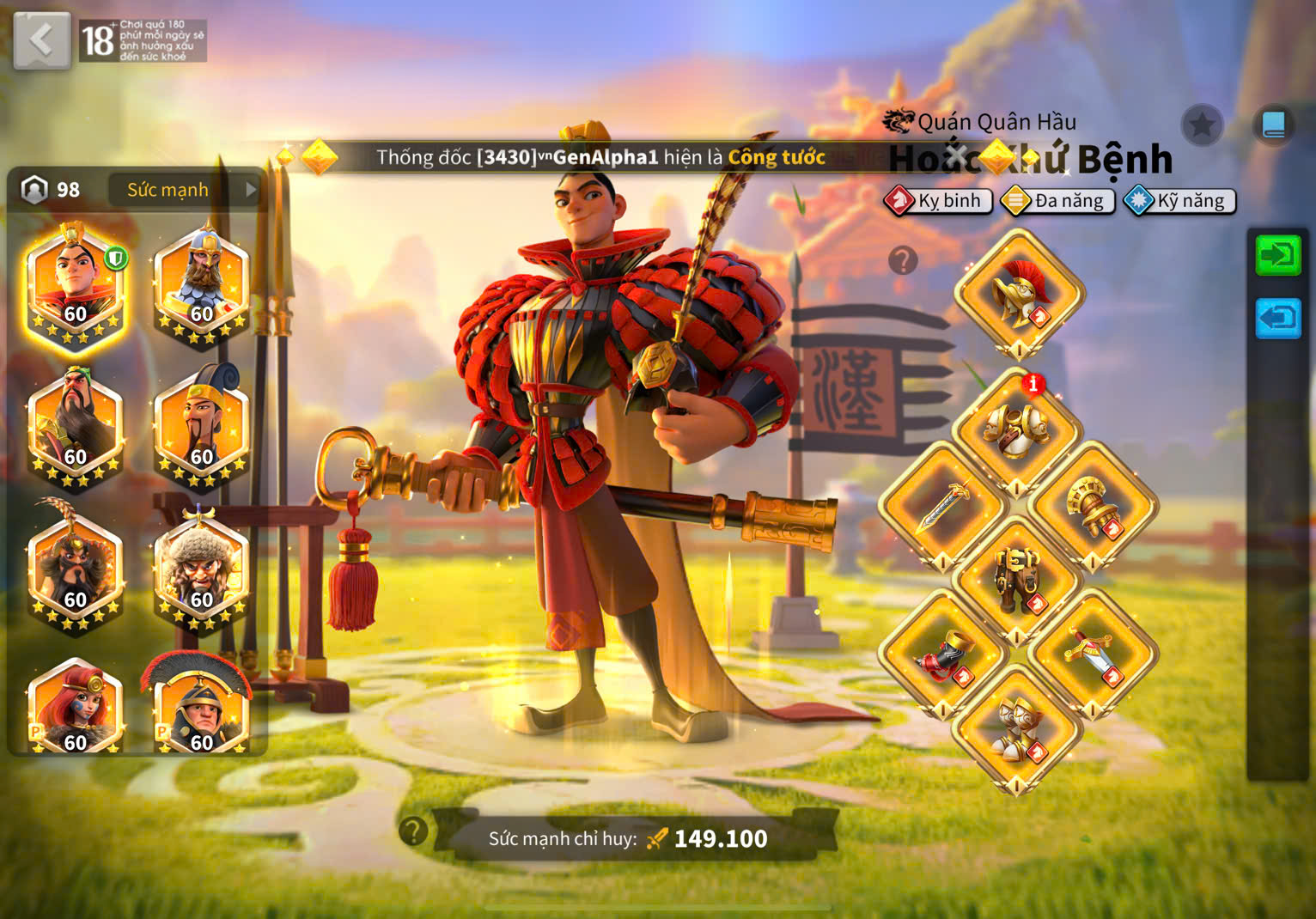Open the chest armor slot with notification

tap(1017, 429)
